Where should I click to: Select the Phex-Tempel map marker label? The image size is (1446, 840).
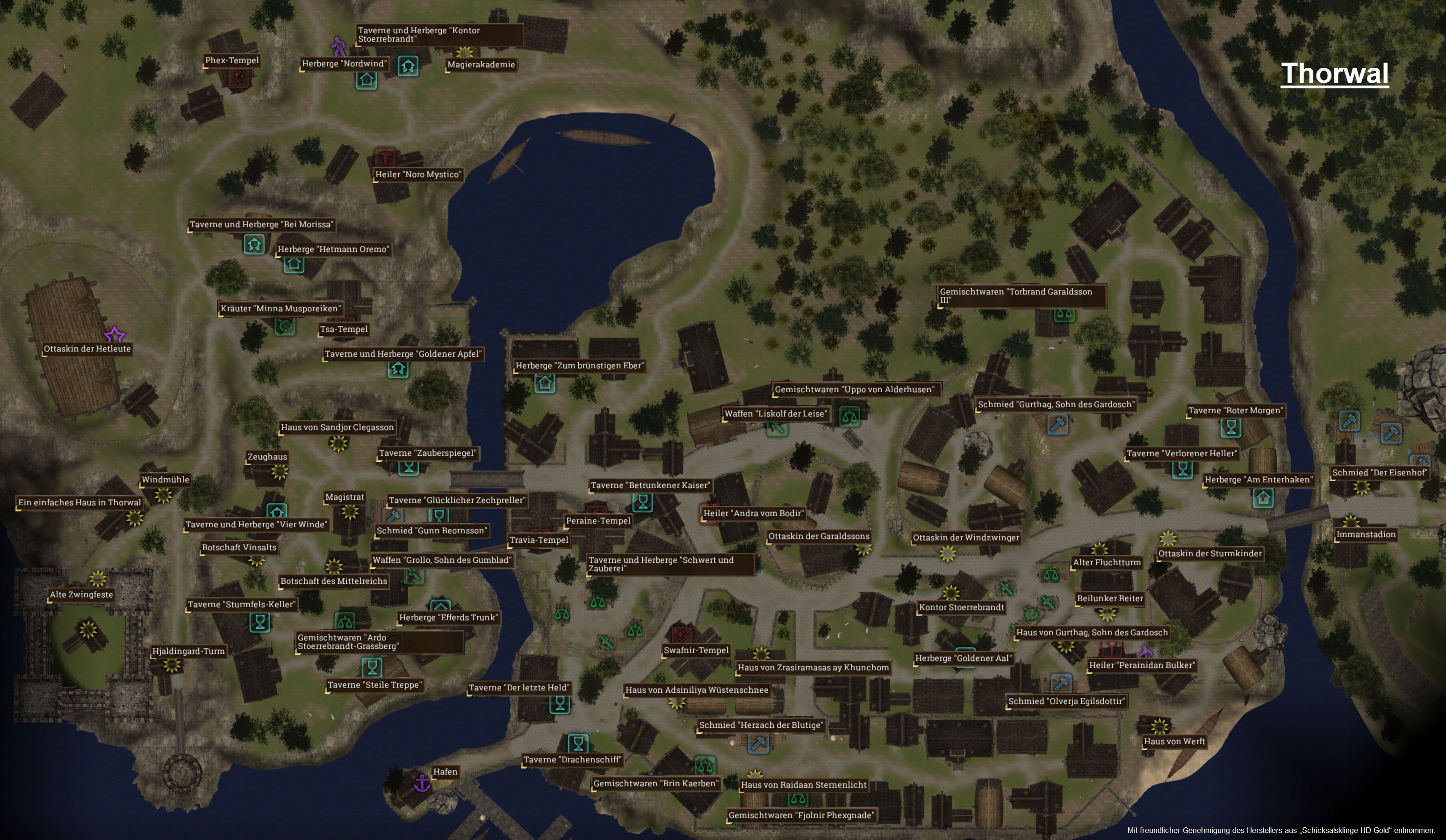click(x=232, y=60)
